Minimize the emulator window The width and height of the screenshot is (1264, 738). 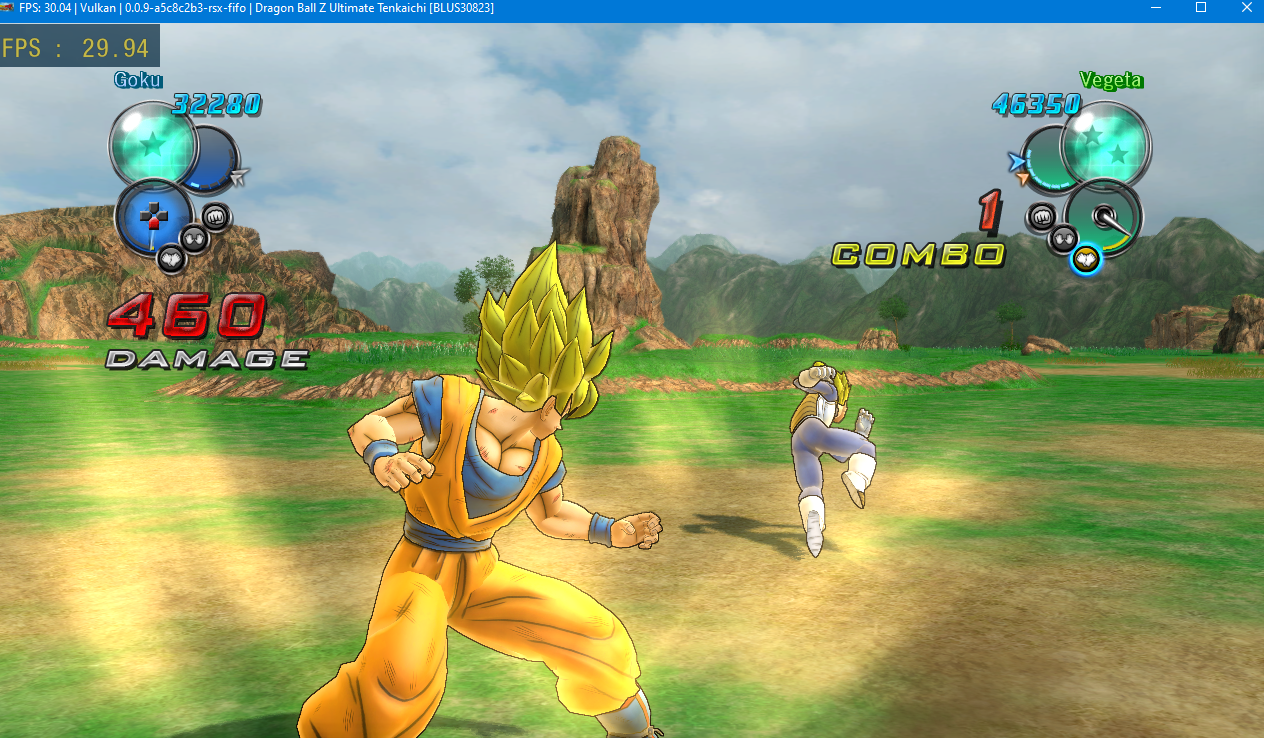(1156, 8)
